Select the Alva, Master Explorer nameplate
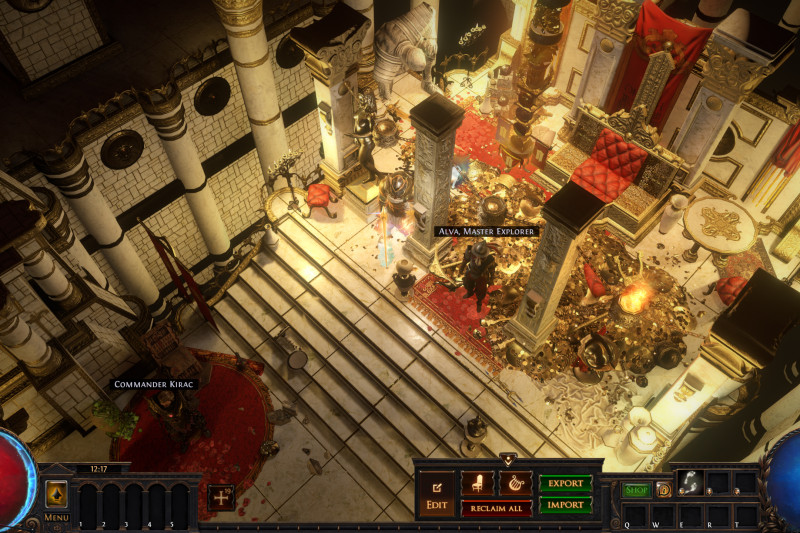 [x=488, y=231]
